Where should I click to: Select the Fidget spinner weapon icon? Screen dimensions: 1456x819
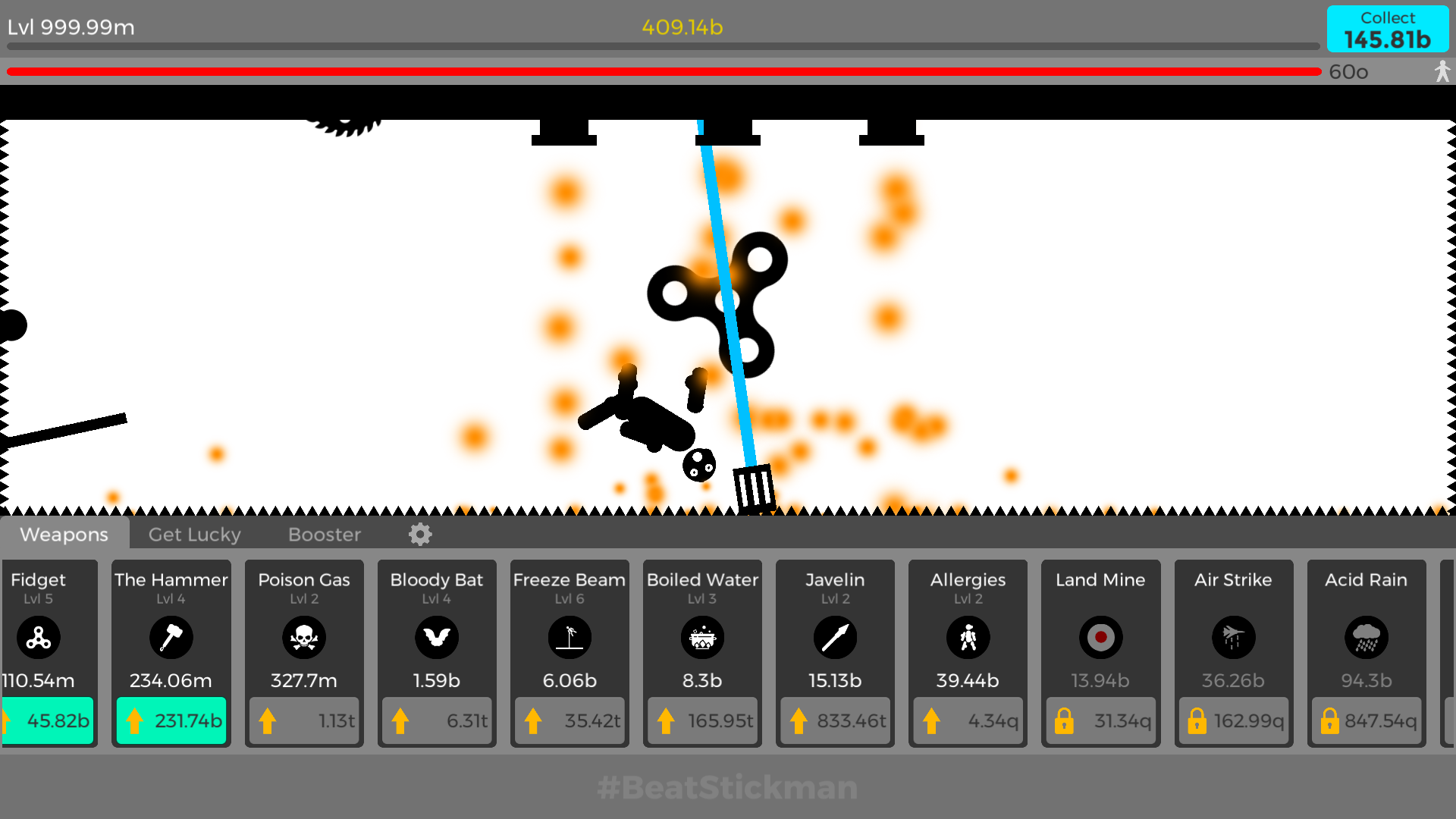click(x=39, y=638)
